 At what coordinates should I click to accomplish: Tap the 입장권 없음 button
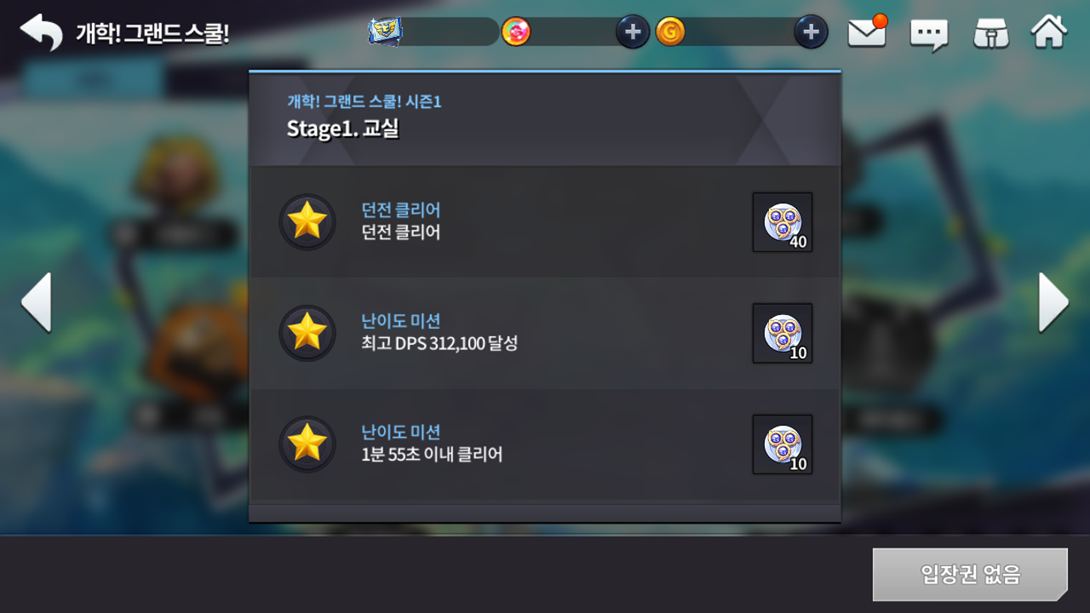click(x=969, y=574)
